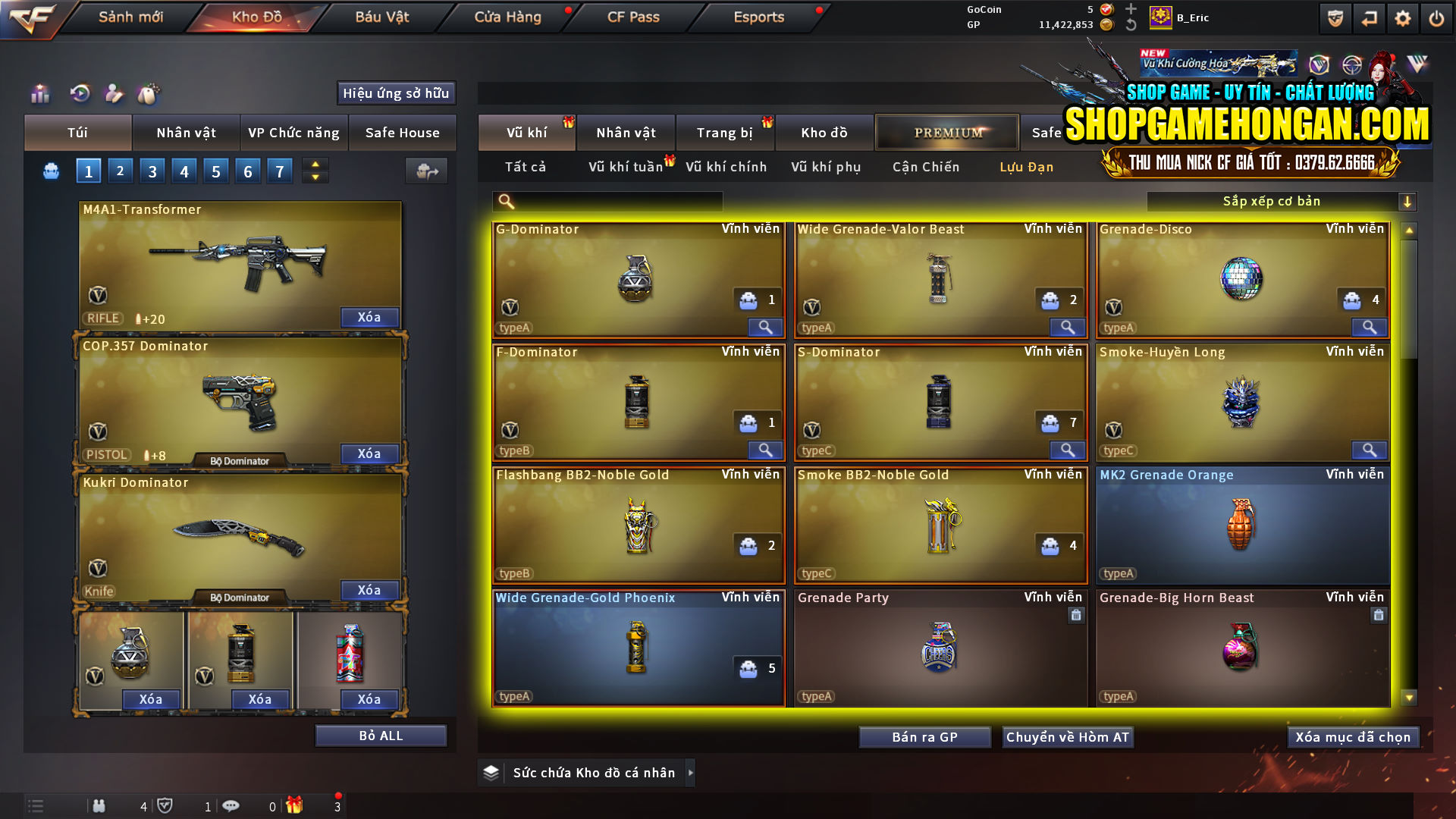Viewport: 1456px width, 819px height.
Task: Open the Kho Đồ inventory icon in item header
Action: pos(824,132)
